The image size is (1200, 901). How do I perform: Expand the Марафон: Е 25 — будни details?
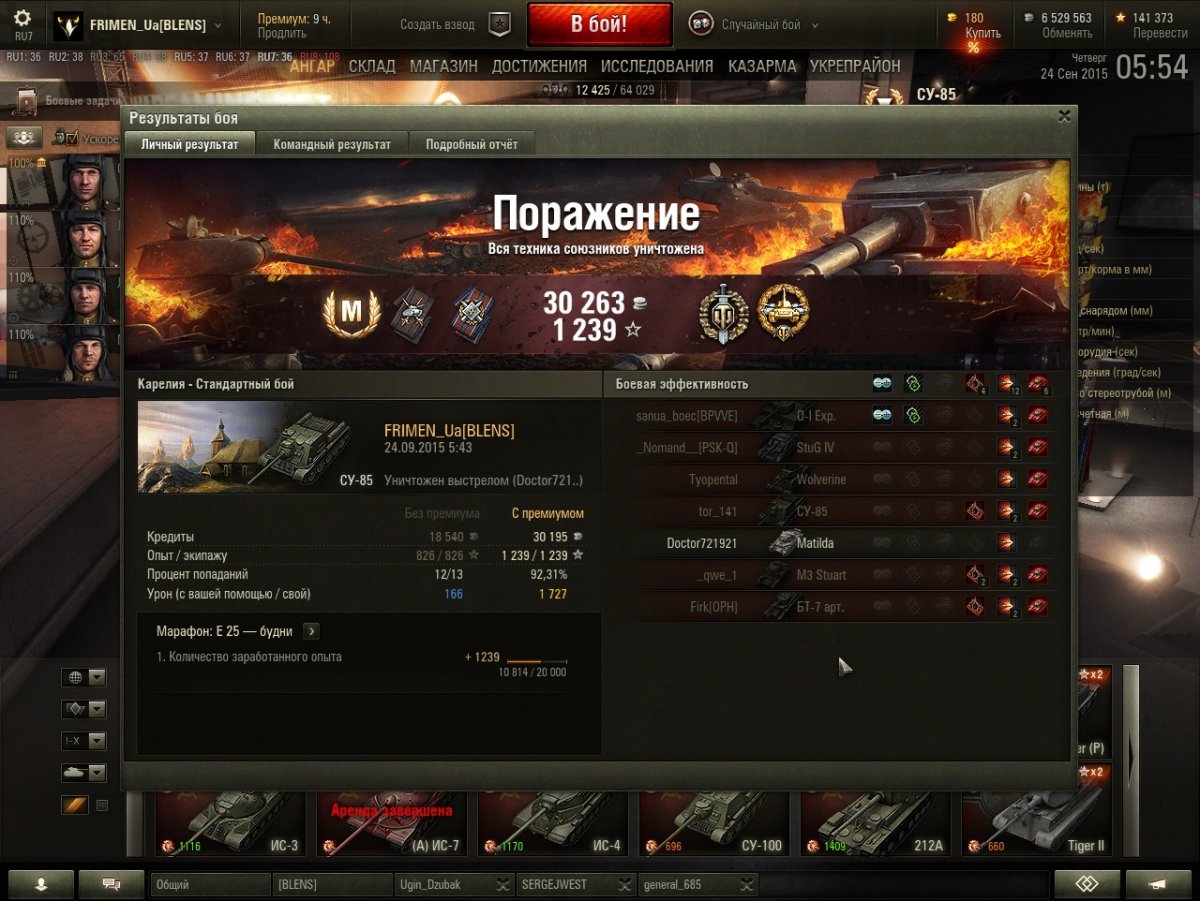click(x=311, y=631)
